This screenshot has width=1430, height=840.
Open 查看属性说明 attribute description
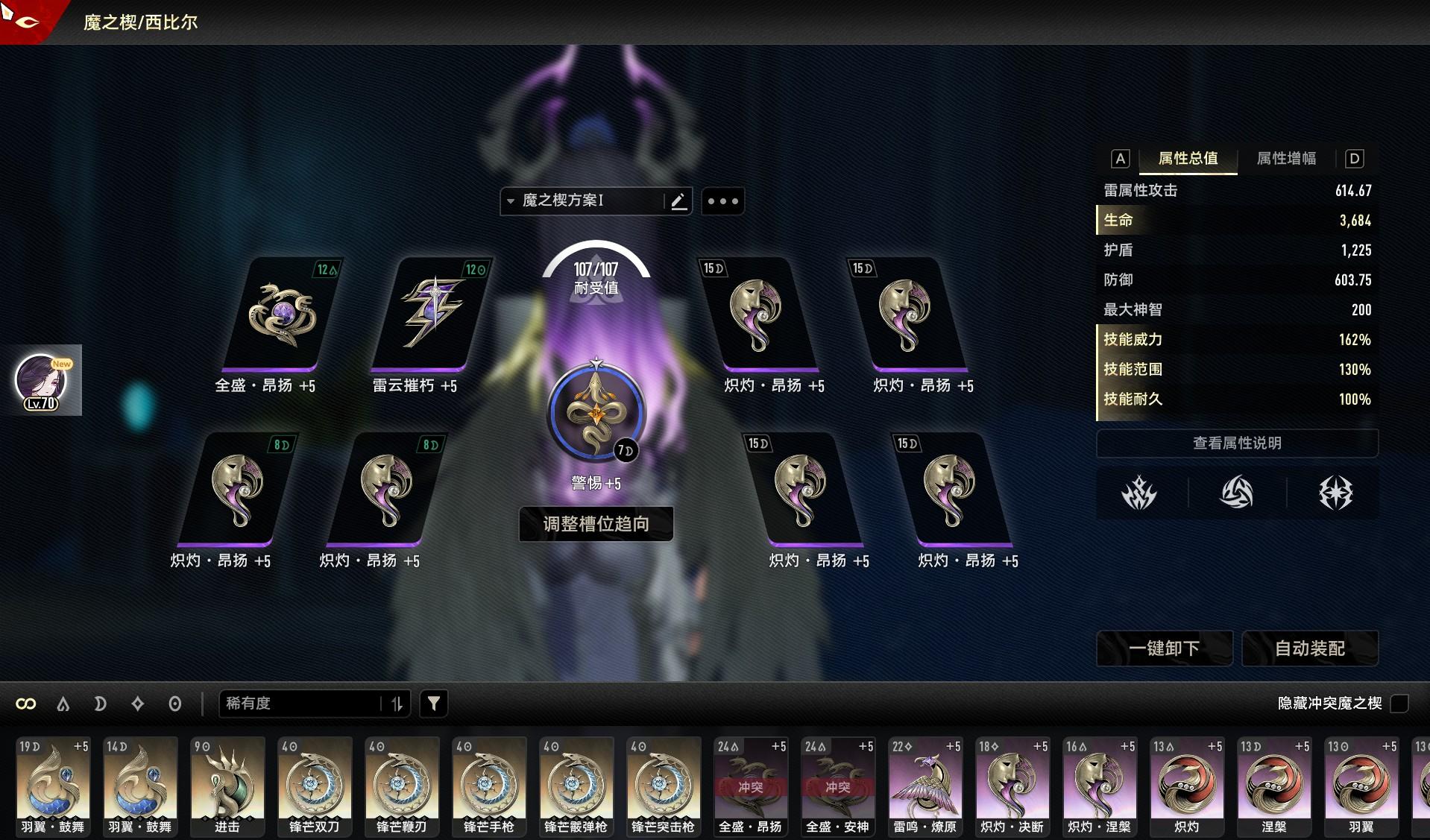(x=1237, y=443)
